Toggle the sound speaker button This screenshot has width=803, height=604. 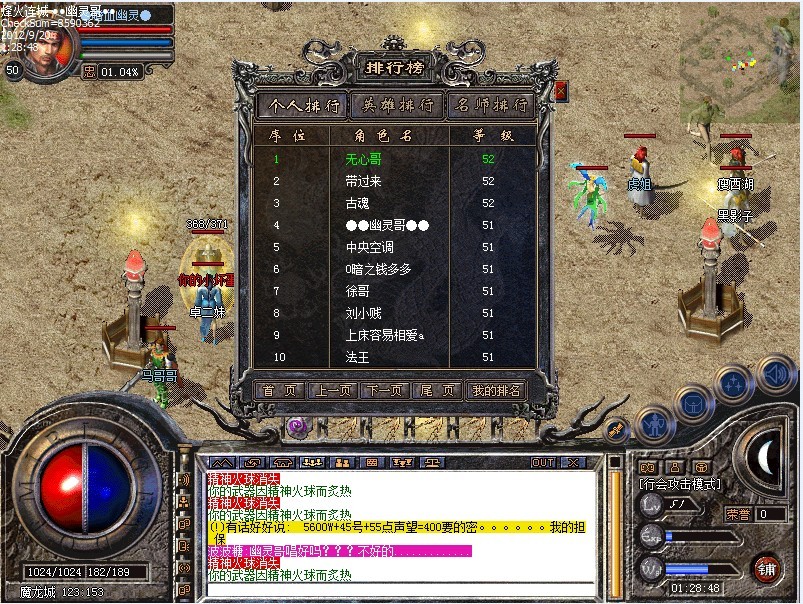coord(776,372)
